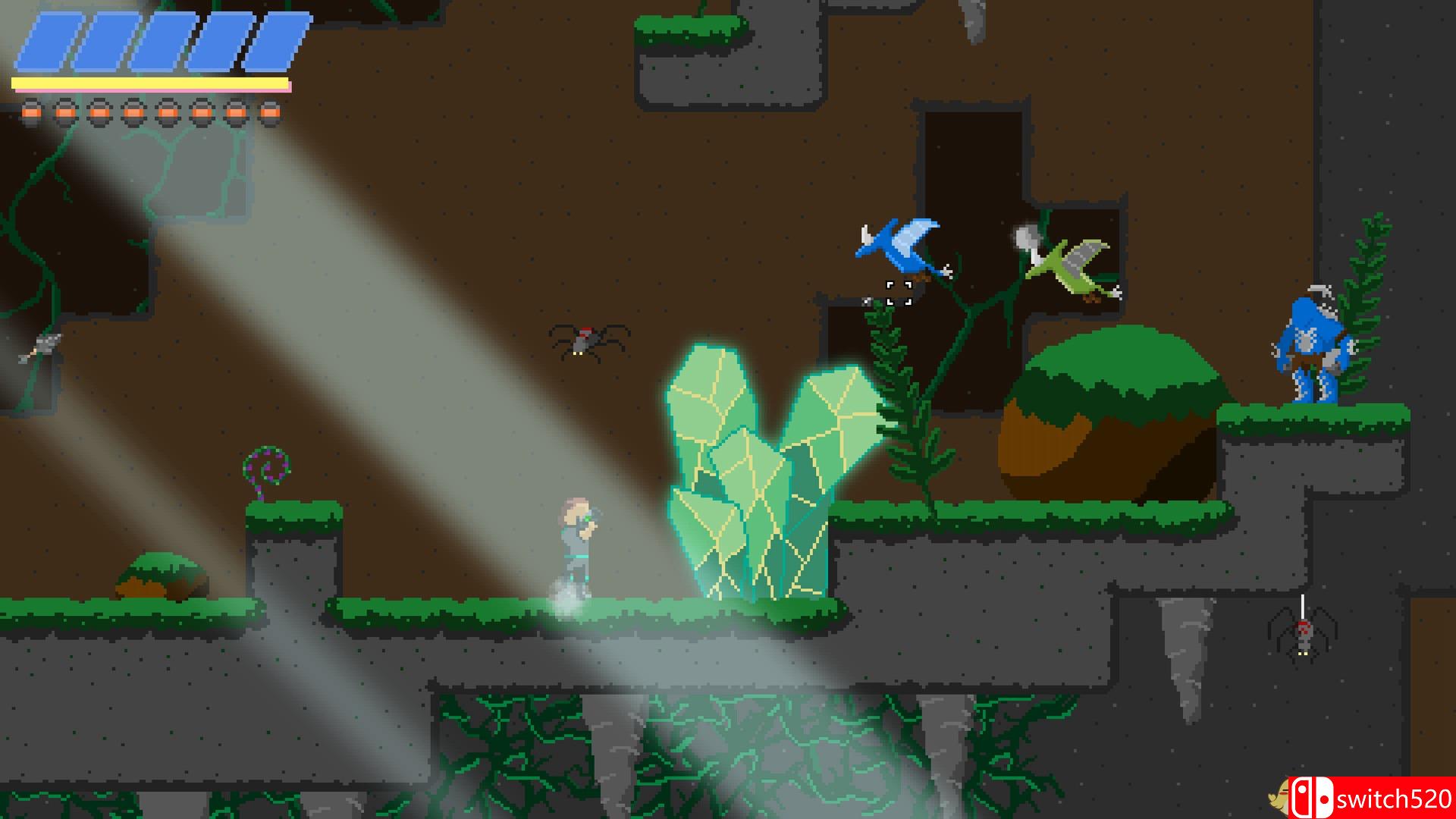This screenshot has height=819, width=1456.
Task: Click the first orange ammo orb icon
Action: tap(32, 114)
